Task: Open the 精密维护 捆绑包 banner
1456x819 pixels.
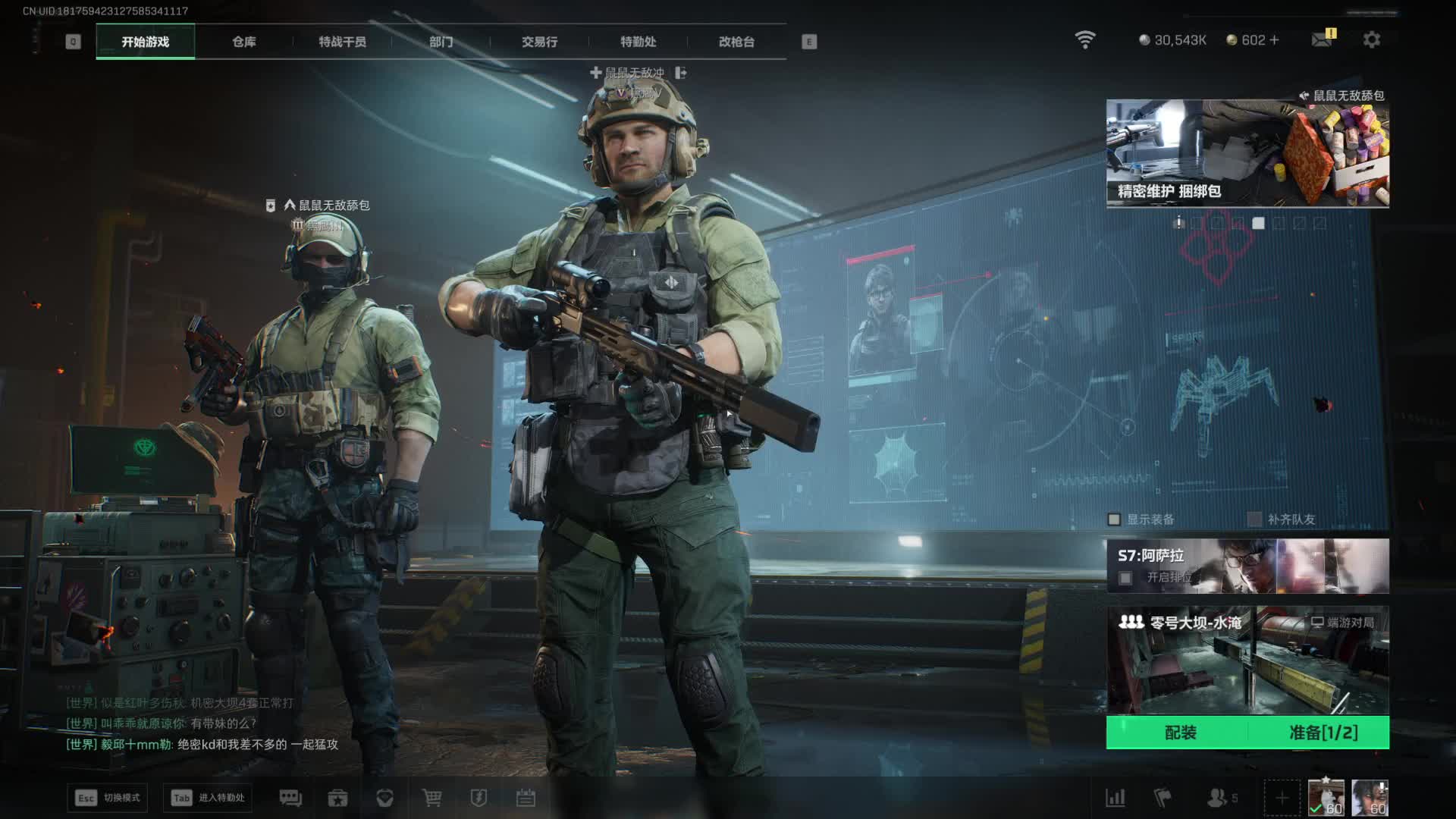Action: (x=1247, y=153)
